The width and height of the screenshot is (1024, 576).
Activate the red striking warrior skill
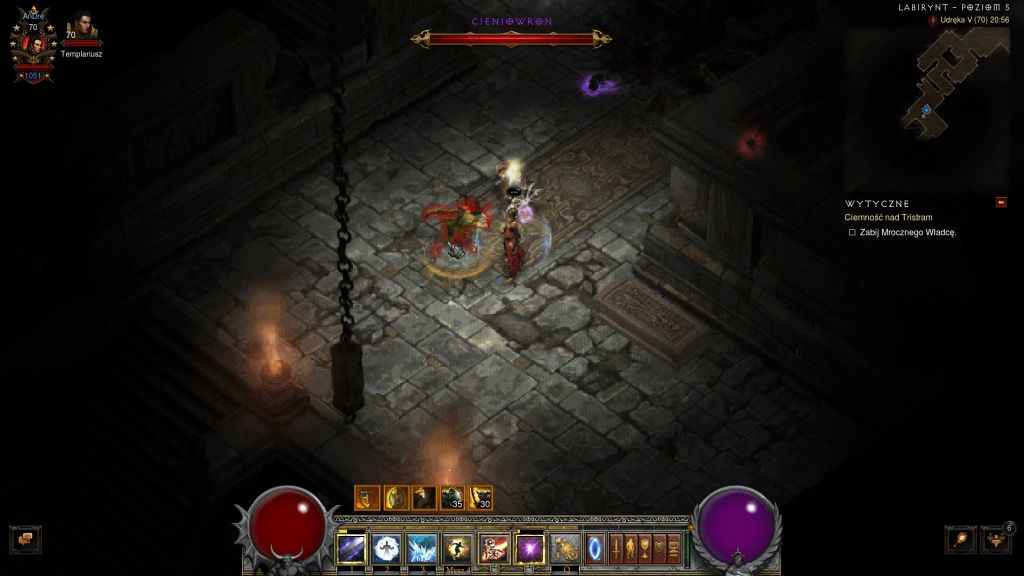(494, 548)
